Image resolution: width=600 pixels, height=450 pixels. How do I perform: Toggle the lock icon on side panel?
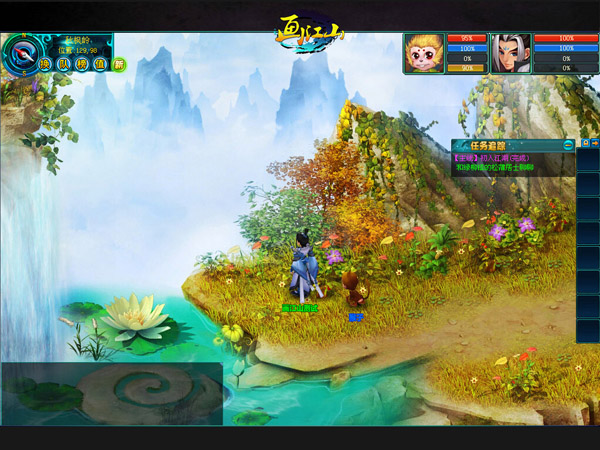click(585, 144)
